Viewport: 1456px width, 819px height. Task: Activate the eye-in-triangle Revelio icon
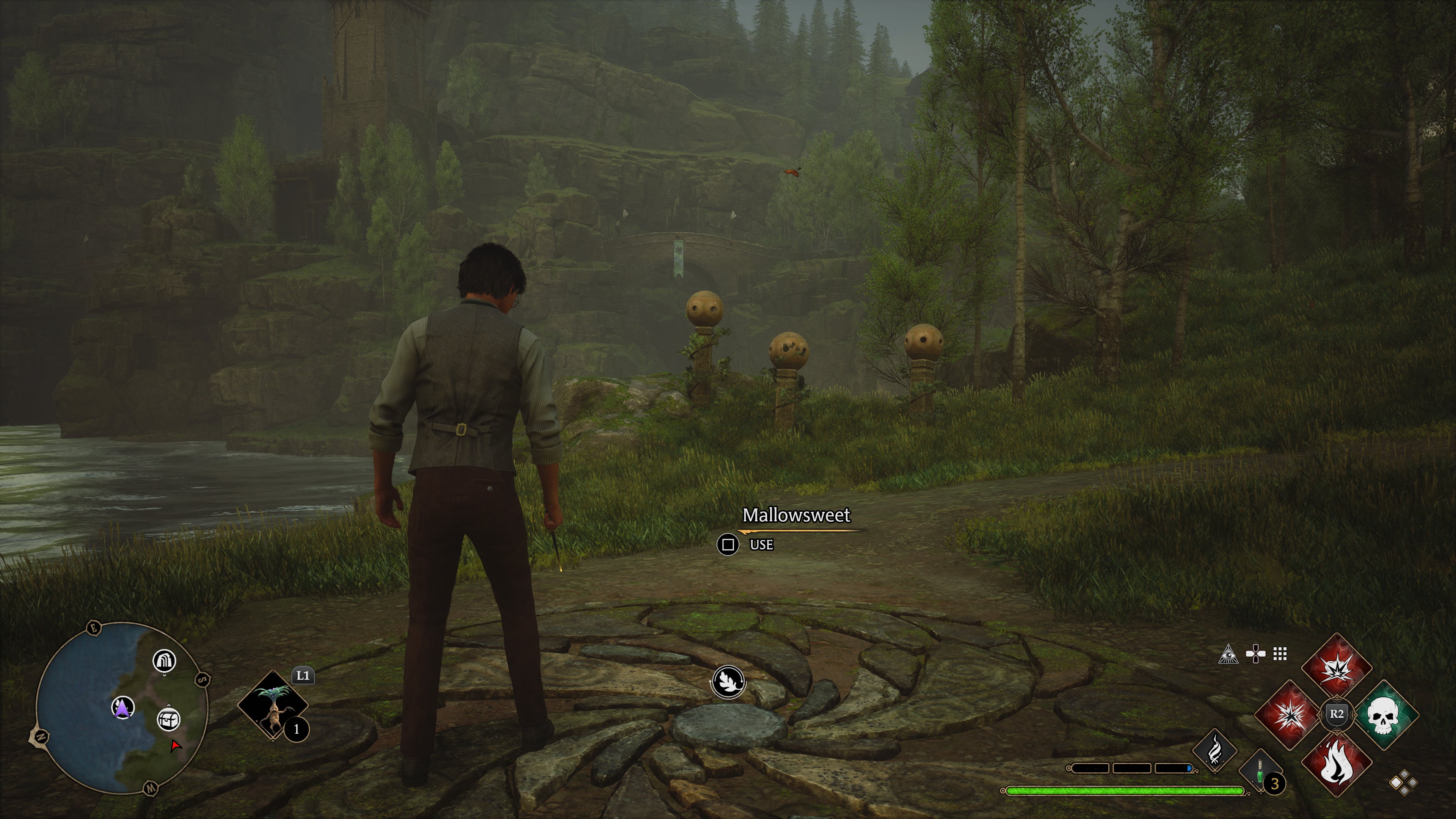coord(1228,654)
